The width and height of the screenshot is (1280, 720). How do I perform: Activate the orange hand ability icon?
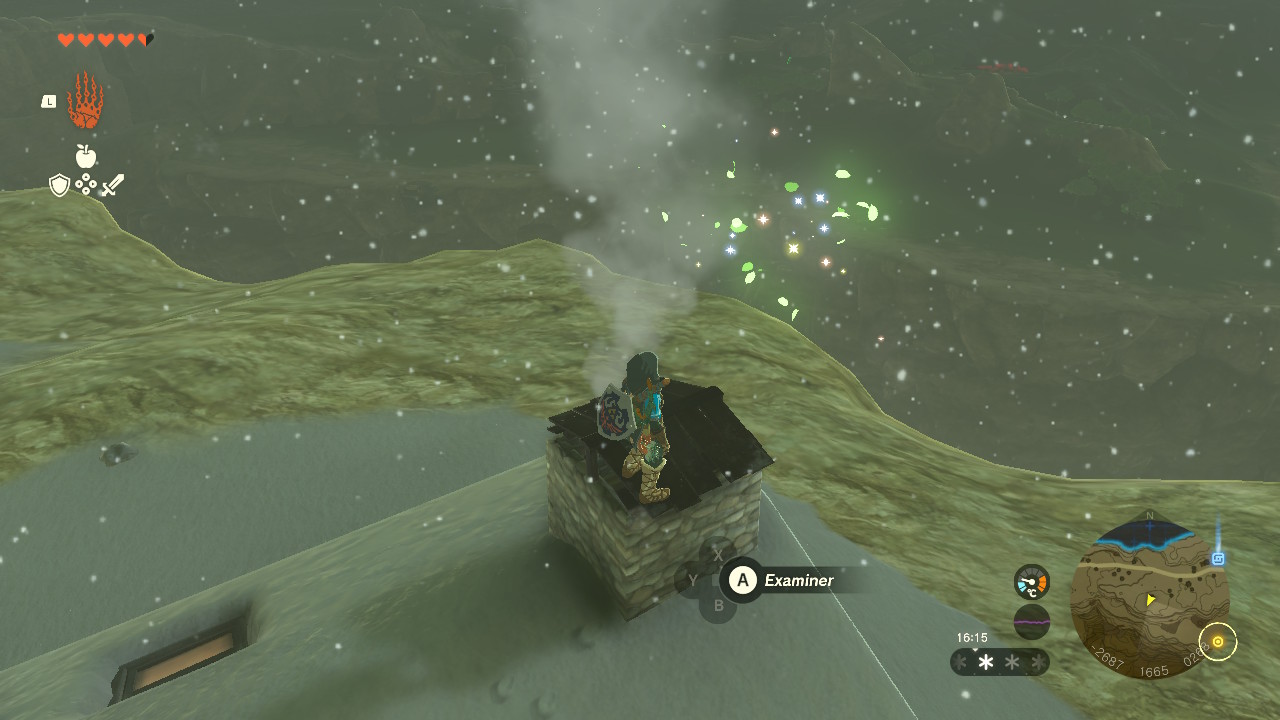coord(85,101)
